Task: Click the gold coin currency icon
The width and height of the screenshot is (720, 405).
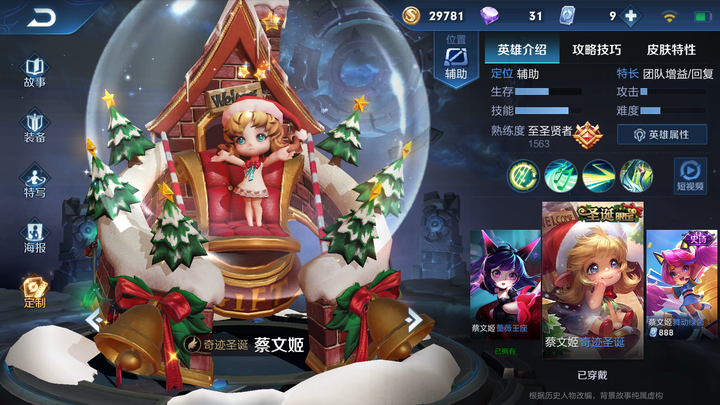Action: 412,16
